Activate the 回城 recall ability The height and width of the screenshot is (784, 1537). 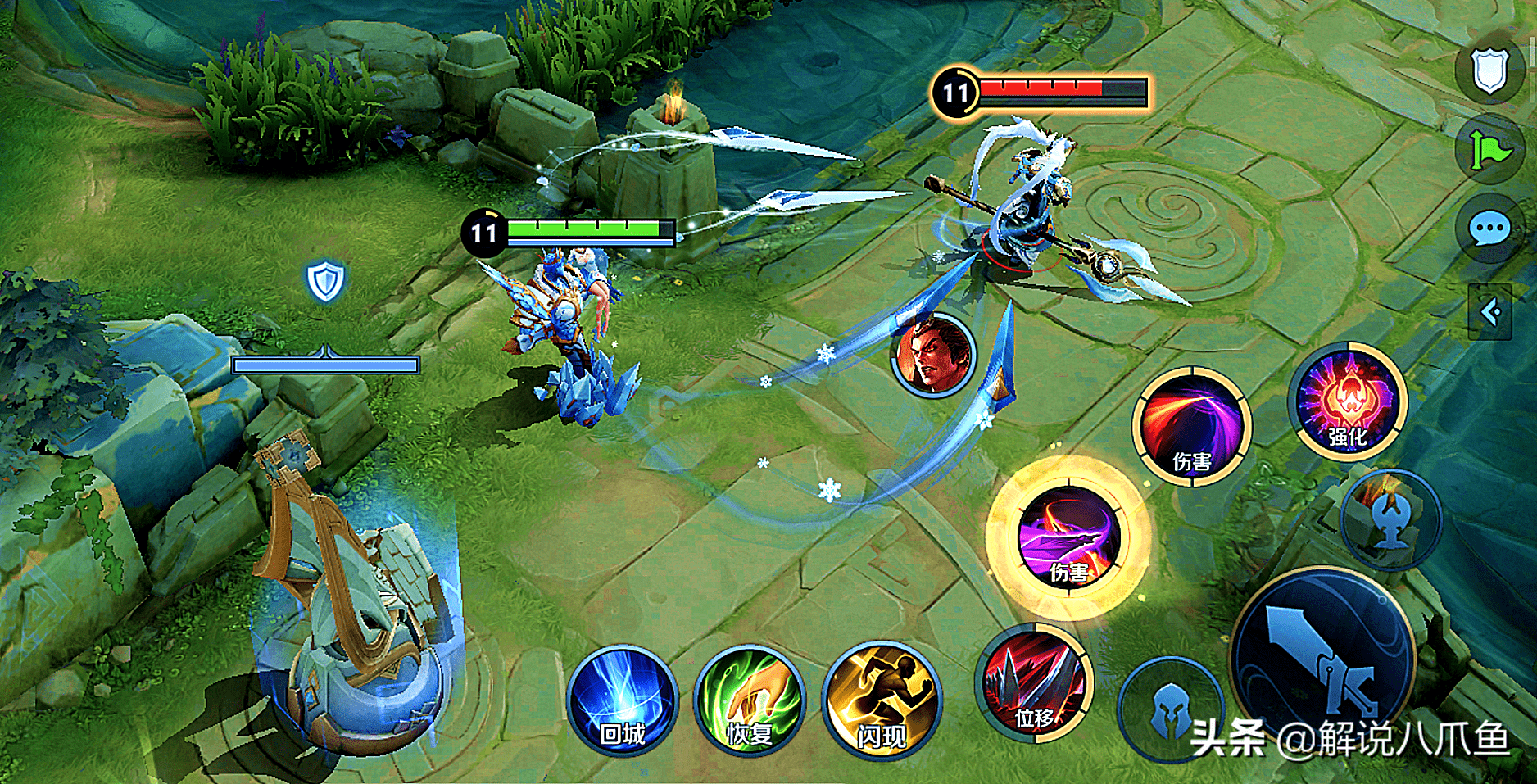click(622, 701)
